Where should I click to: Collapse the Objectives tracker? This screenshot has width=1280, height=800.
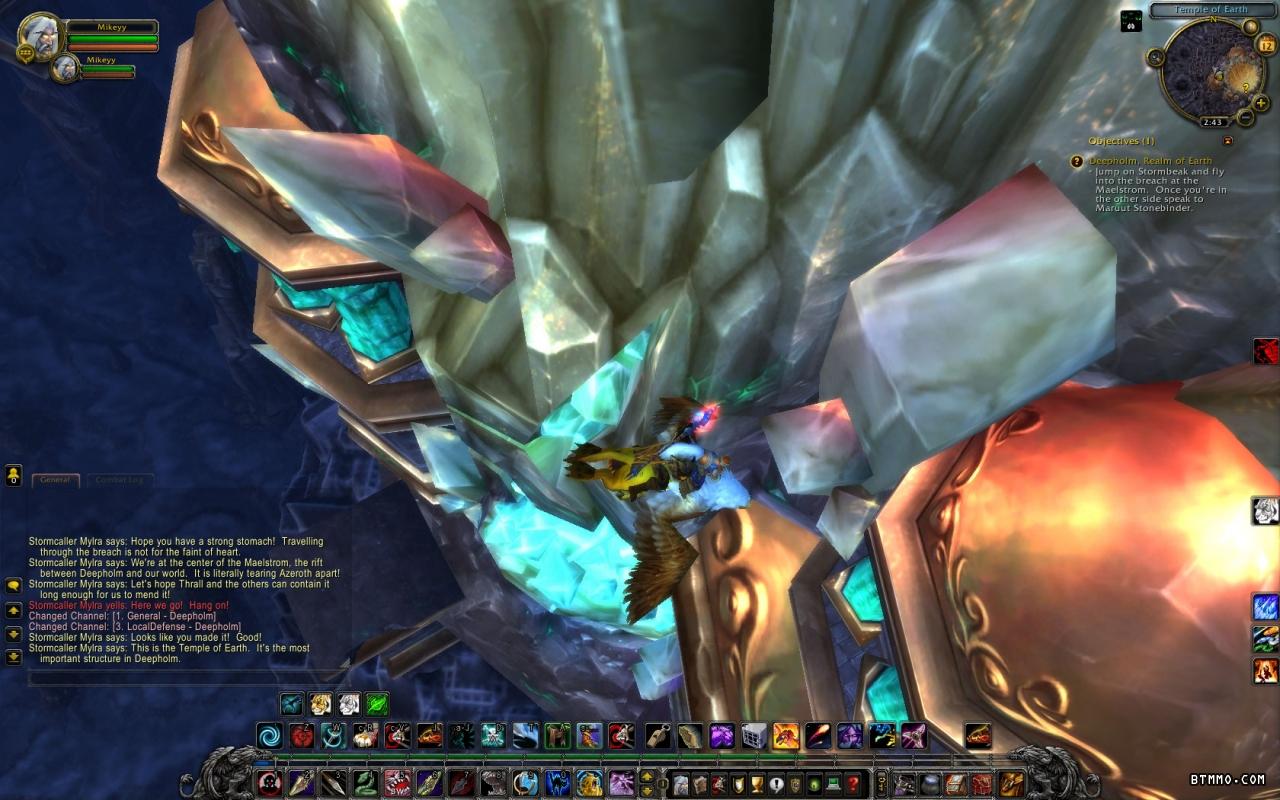pyautogui.click(x=1228, y=141)
